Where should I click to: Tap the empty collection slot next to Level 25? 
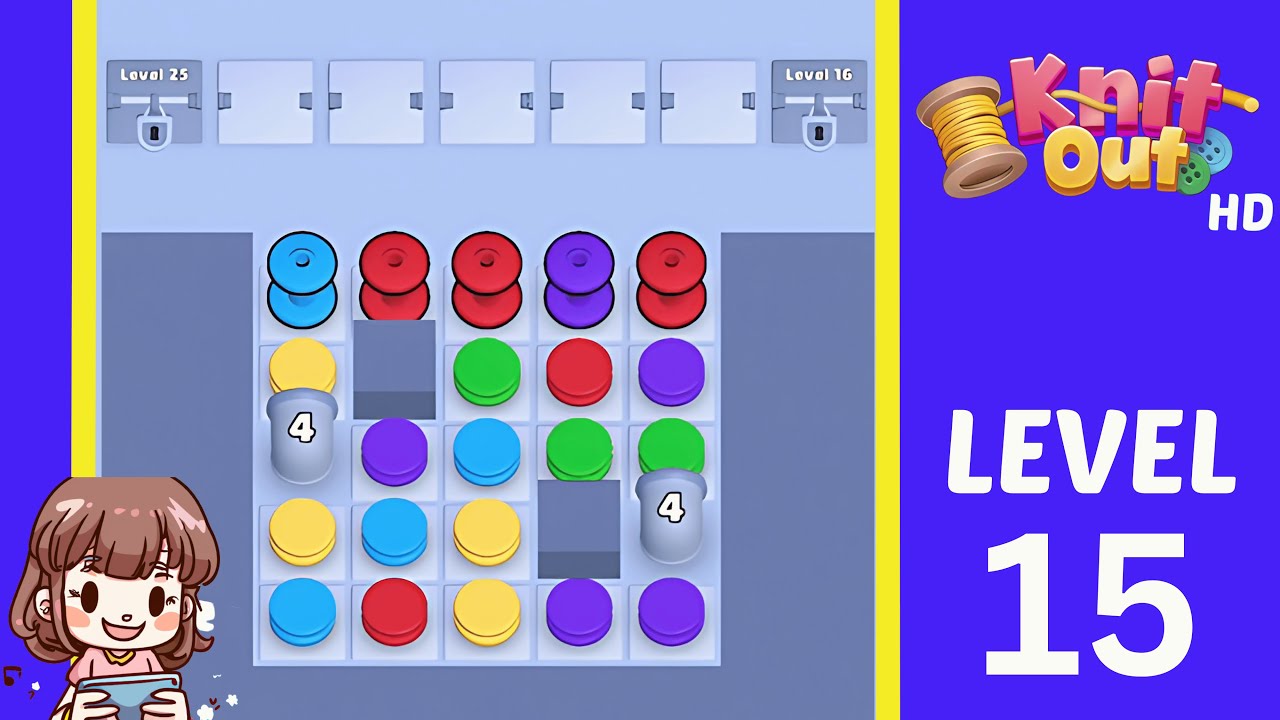pyautogui.click(x=266, y=100)
